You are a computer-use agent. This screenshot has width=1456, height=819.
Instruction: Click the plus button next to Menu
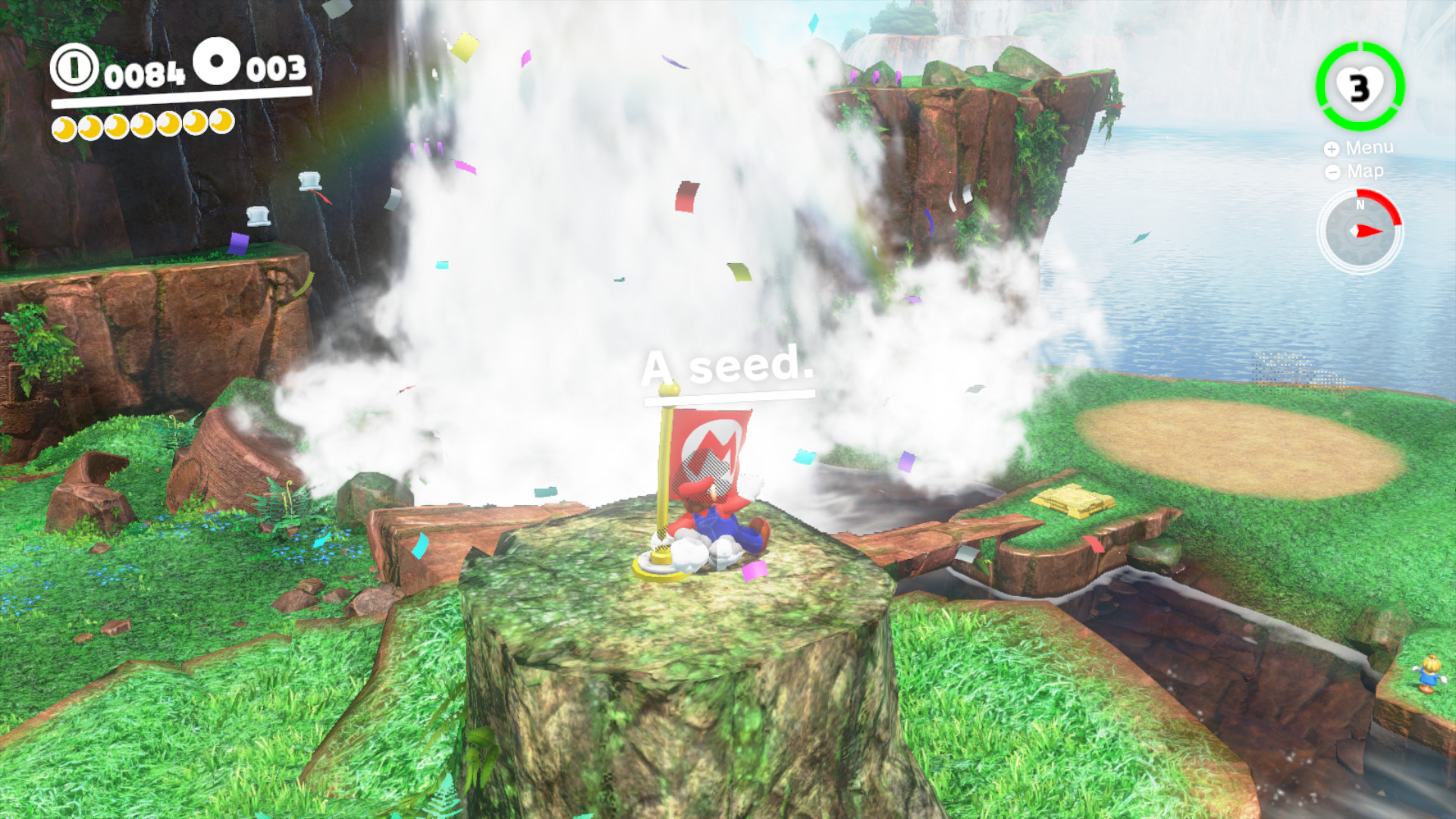[1332, 148]
